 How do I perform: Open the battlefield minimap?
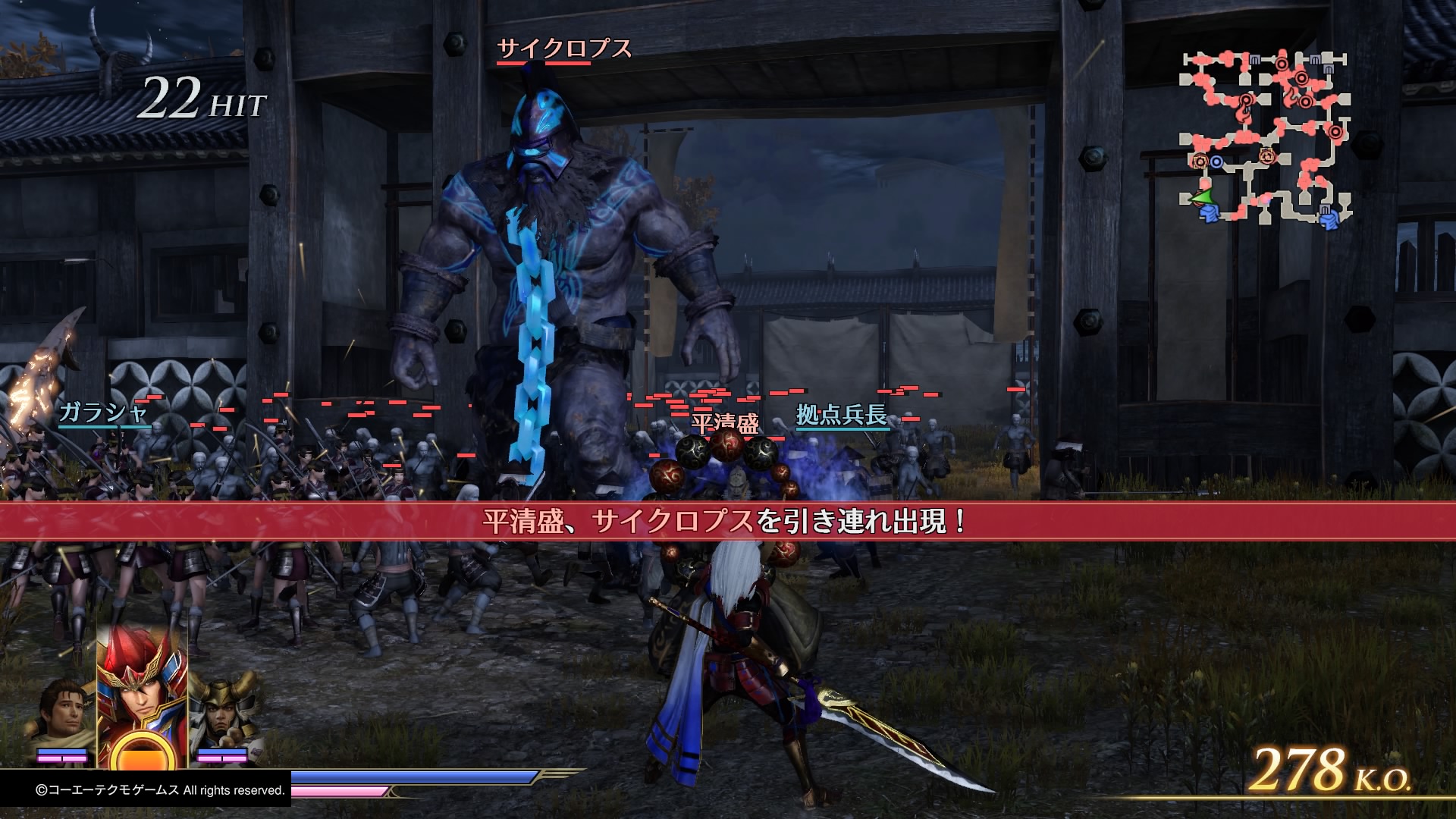click(1265, 138)
